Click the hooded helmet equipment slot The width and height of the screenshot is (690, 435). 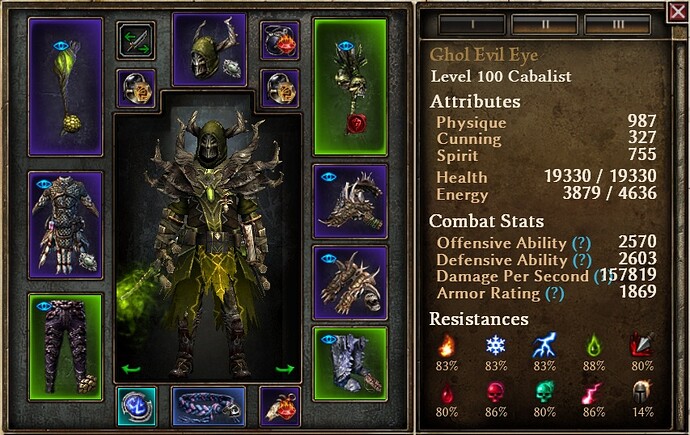coord(210,48)
